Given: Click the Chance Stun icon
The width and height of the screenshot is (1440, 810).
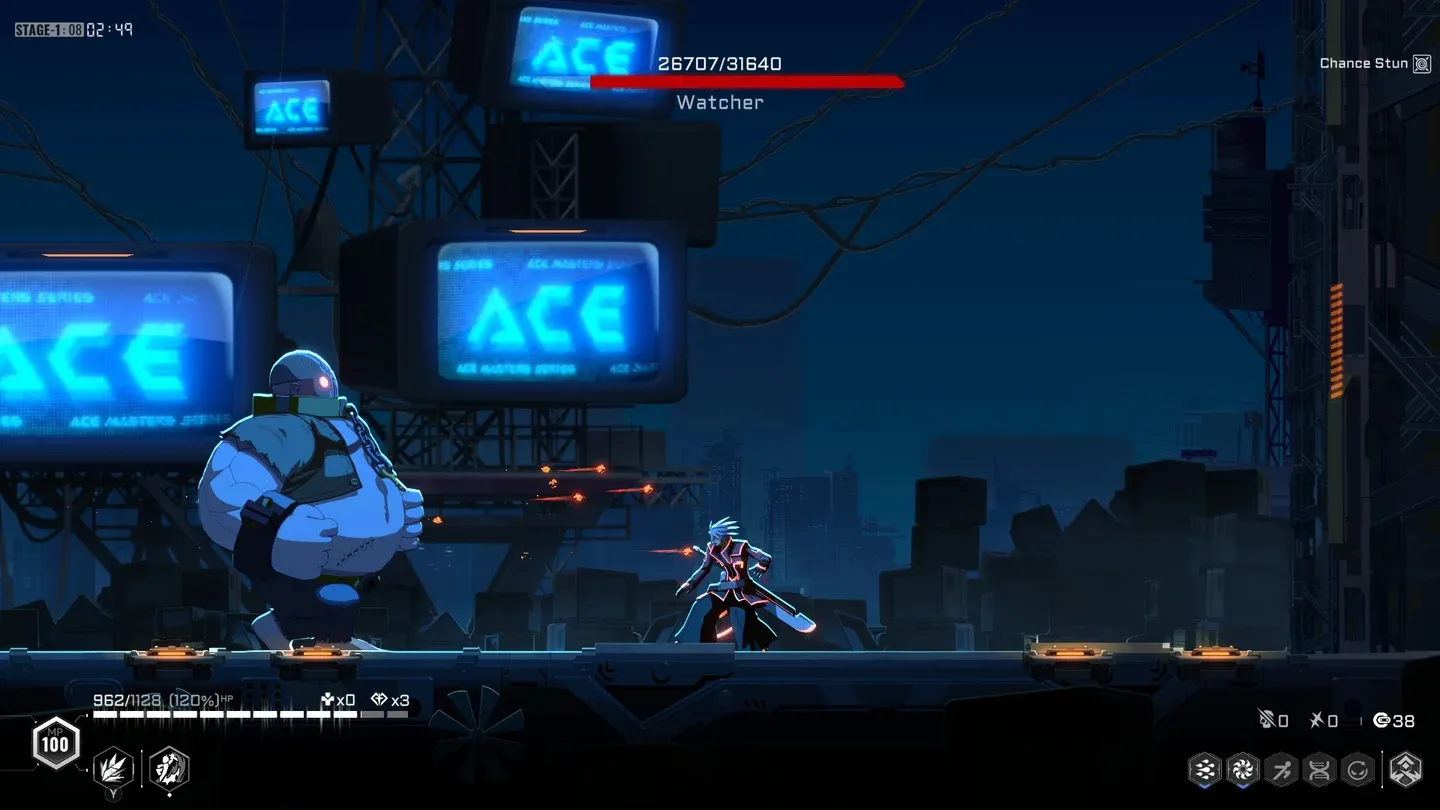Looking at the screenshot, I should tap(1423, 62).
